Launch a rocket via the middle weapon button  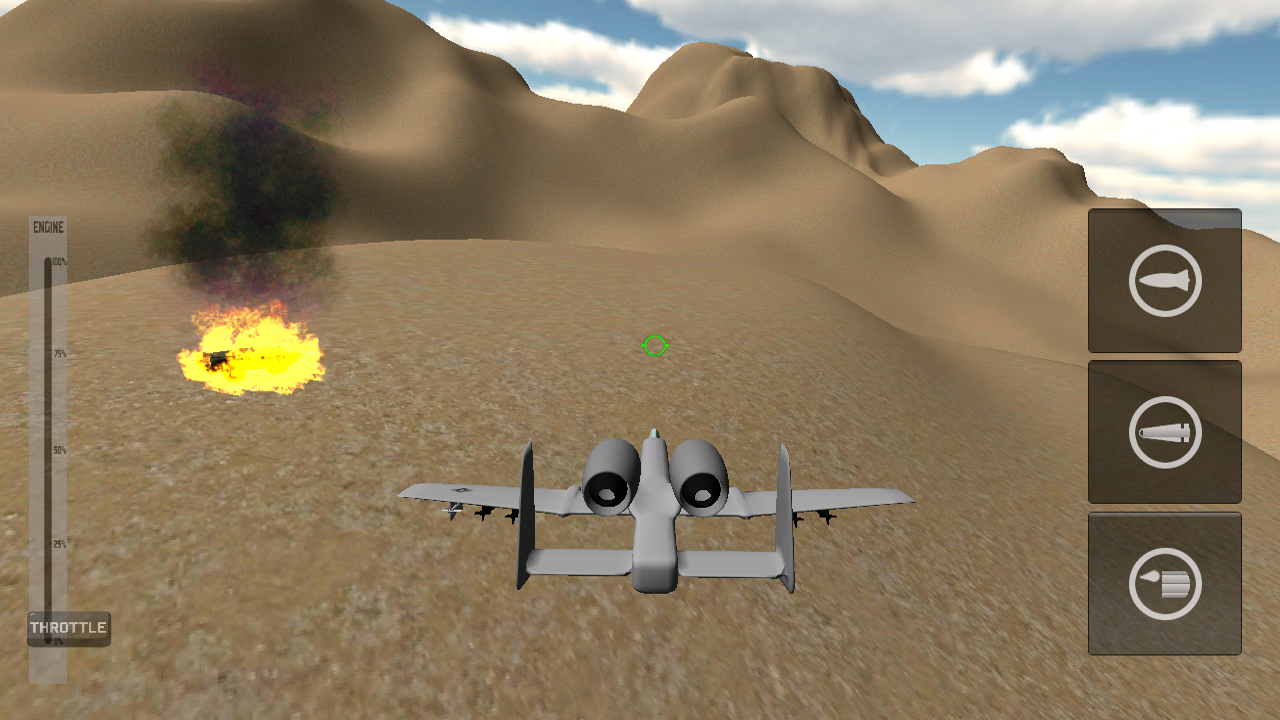pos(1164,432)
